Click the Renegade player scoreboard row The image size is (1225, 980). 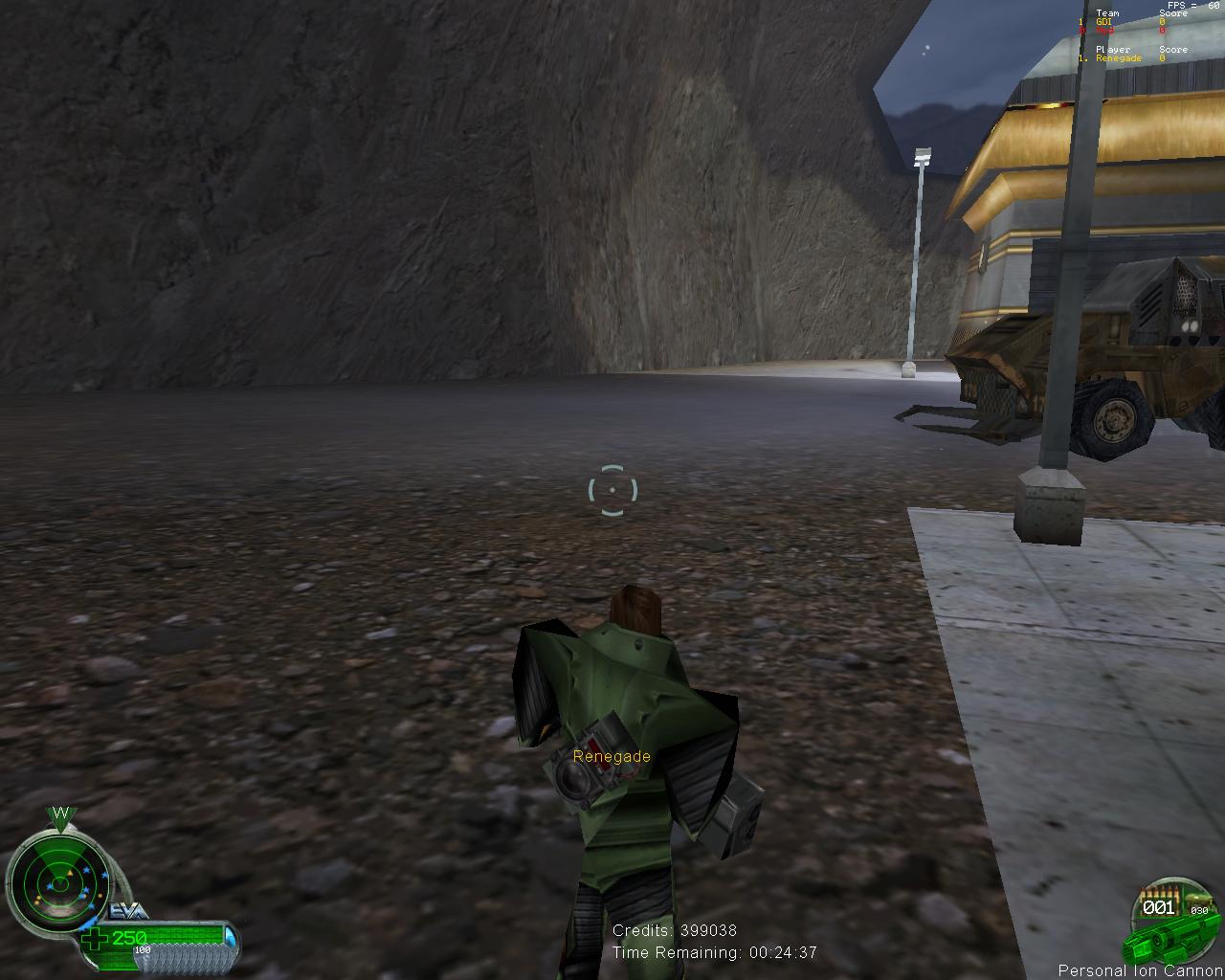tap(1122, 58)
